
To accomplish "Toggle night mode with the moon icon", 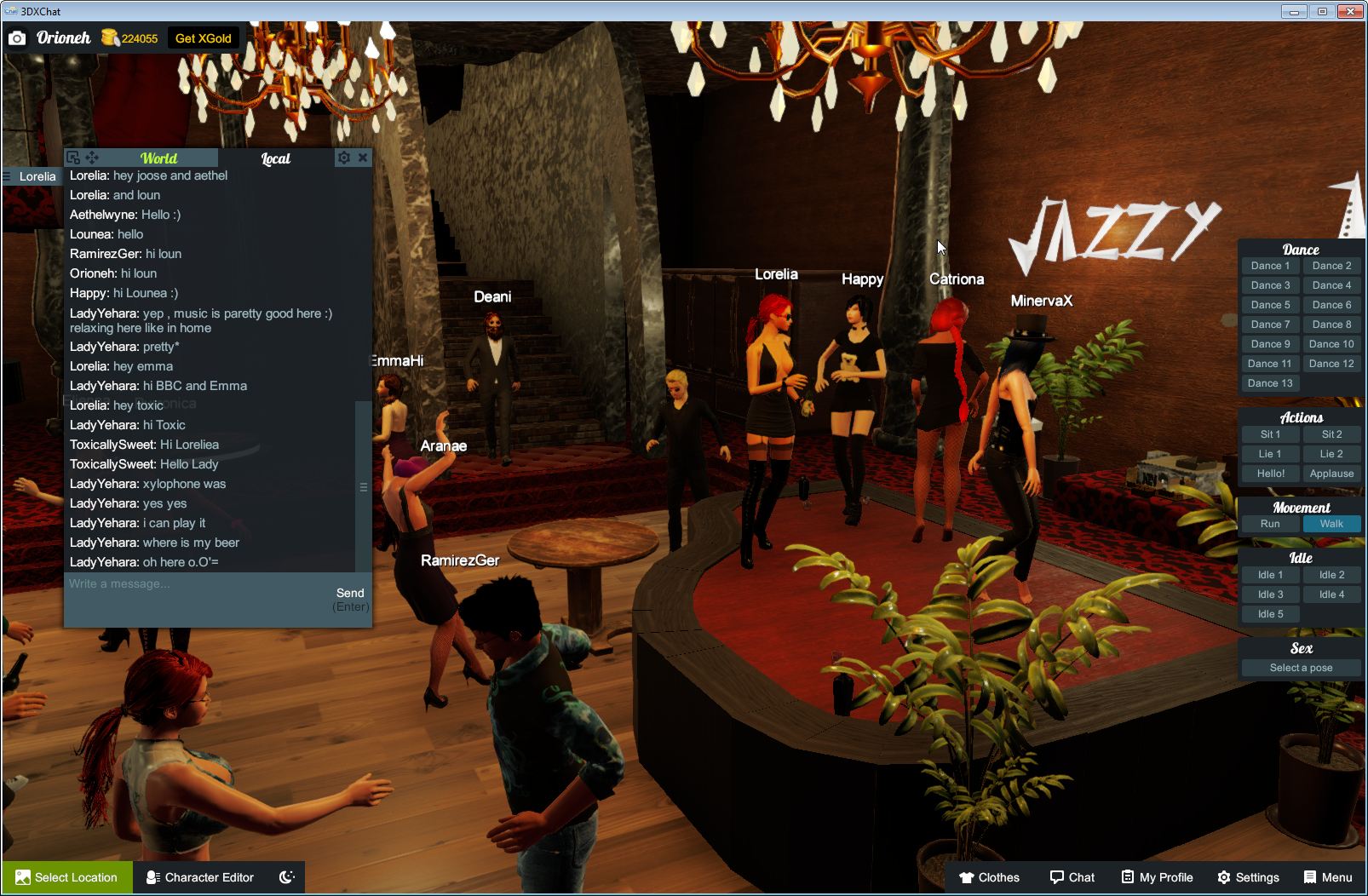I will pyautogui.click(x=287, y=877).
